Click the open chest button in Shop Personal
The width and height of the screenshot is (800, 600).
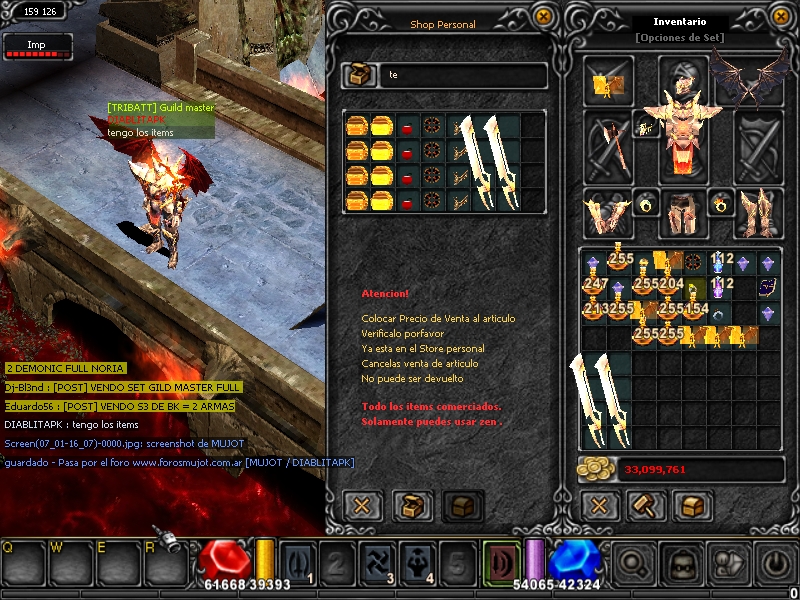pos(412,505)
